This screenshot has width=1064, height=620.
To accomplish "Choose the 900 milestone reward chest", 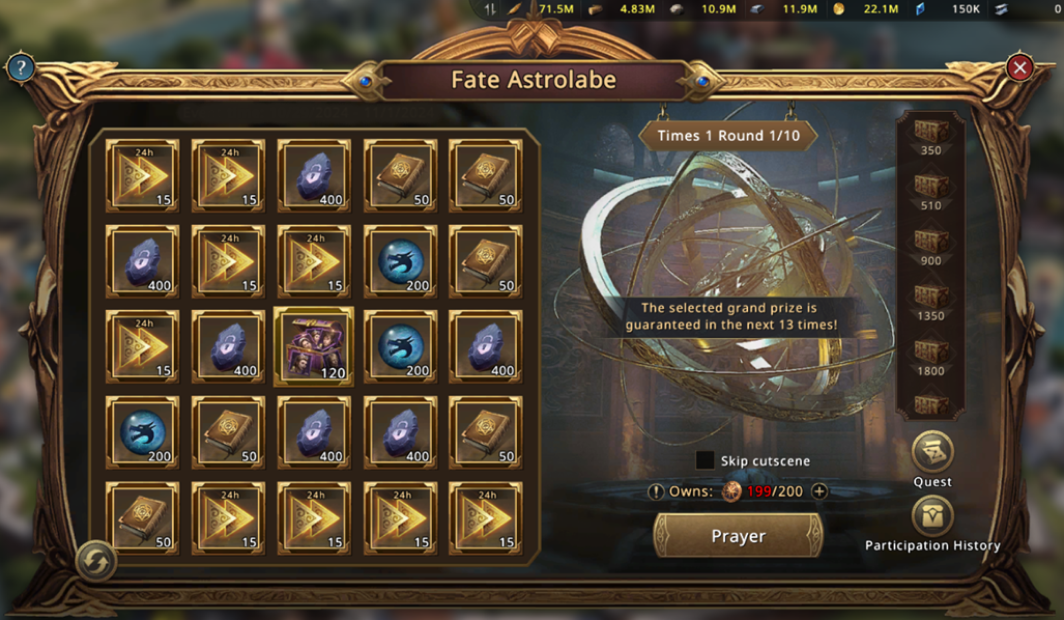I will [931, 241].
